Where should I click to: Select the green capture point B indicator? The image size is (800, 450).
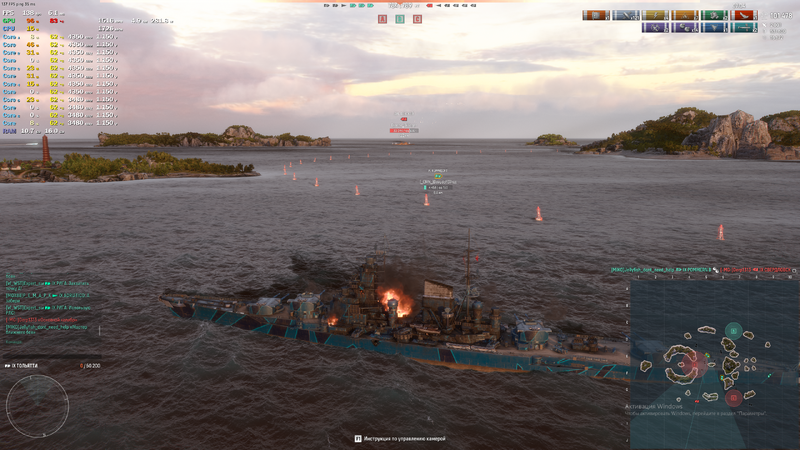(400, 19)
